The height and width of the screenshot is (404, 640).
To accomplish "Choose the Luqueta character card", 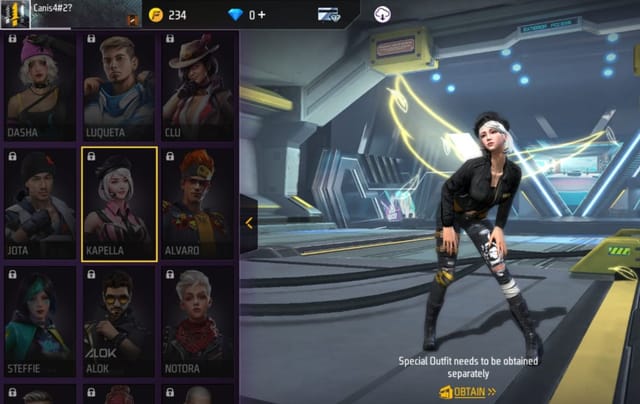I will (x=118, y=87).
